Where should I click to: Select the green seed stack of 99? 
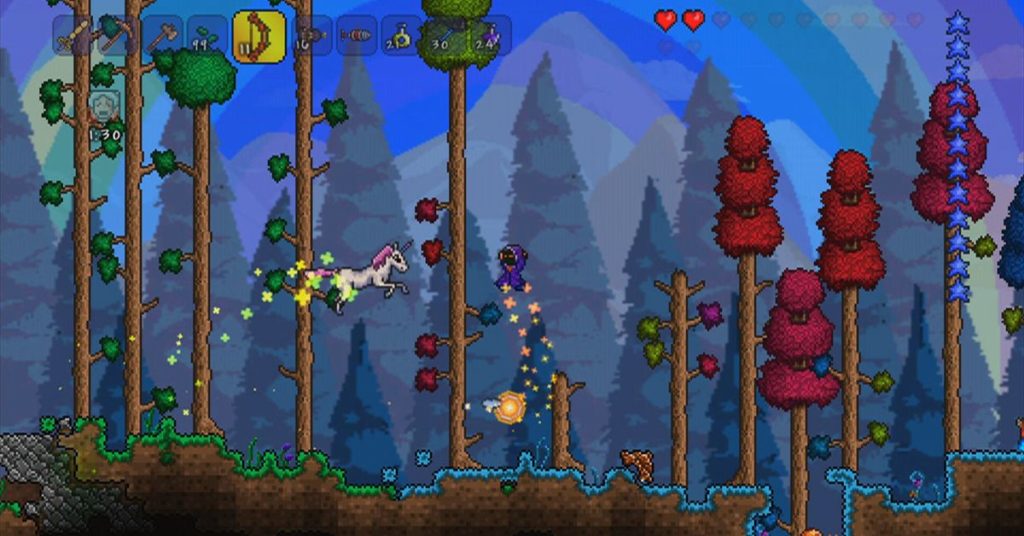[207, 37]
